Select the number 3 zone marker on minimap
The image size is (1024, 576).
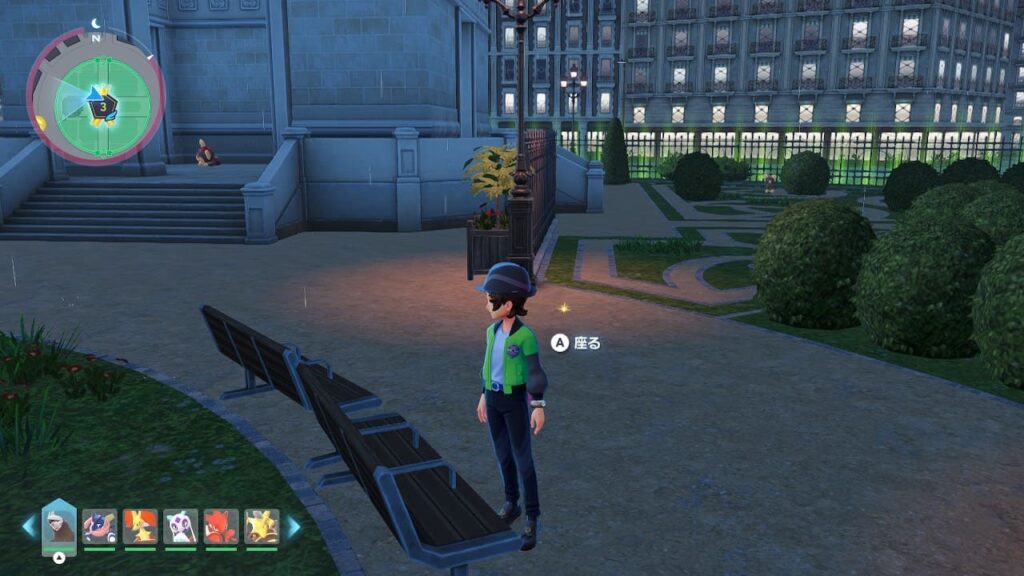[103, 103]
